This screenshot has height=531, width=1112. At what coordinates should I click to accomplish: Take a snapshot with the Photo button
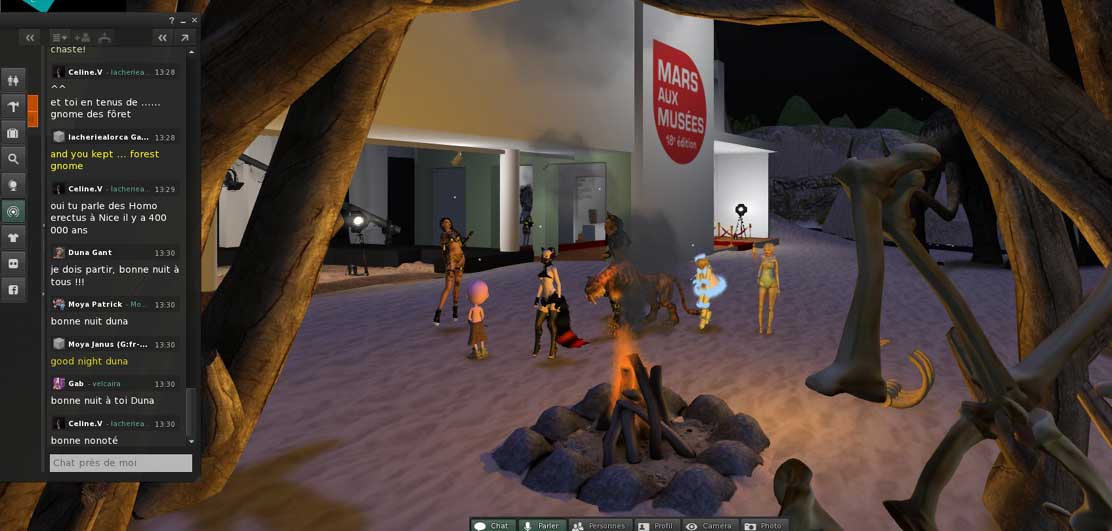(x=763, y=525)
